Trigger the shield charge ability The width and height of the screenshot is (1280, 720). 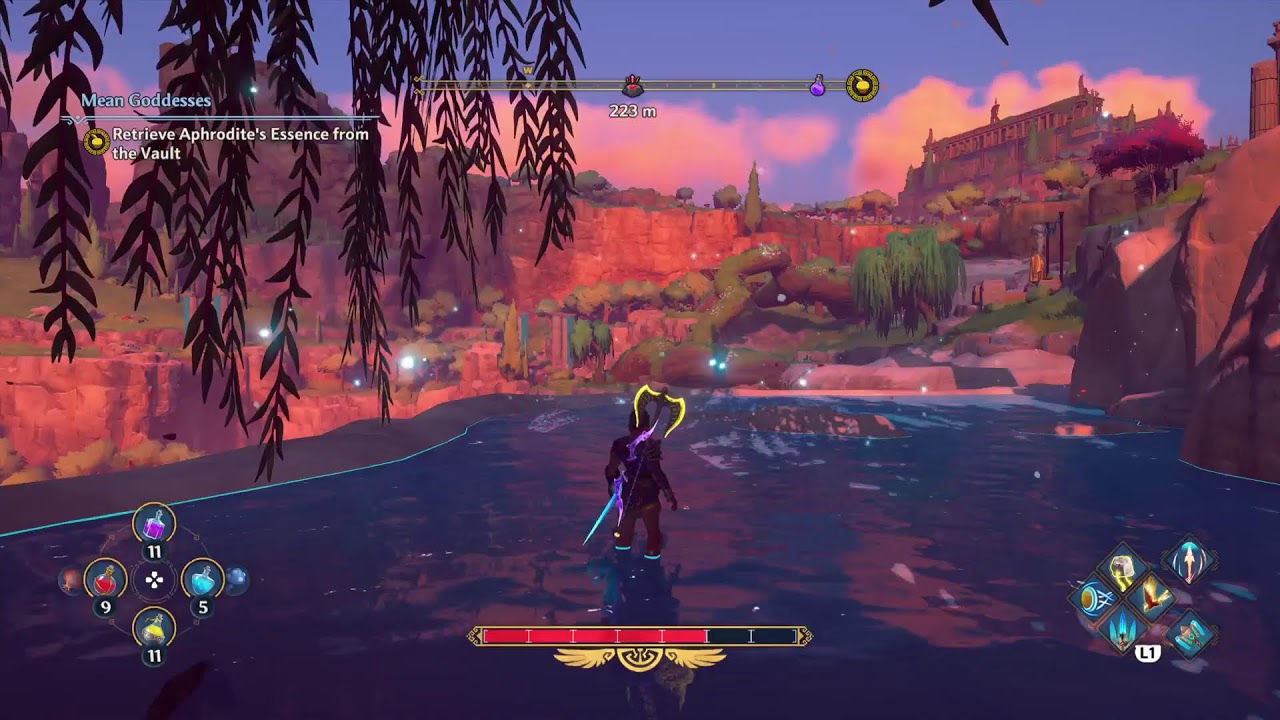point(1092,599)
